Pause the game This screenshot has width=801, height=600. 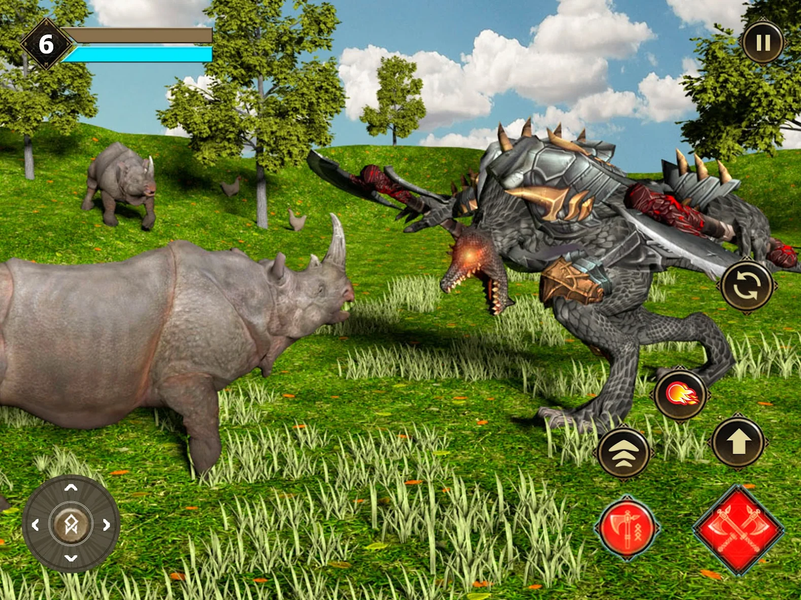click(x=762, y=43)
